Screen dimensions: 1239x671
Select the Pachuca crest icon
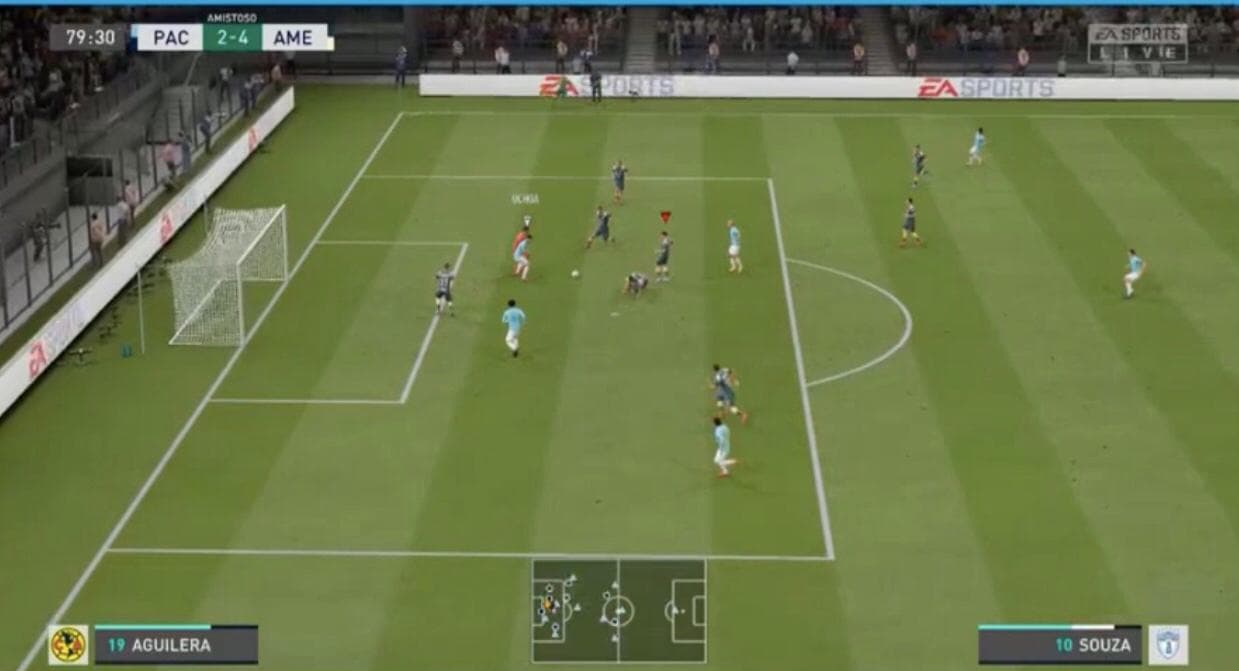point(1168,645)
